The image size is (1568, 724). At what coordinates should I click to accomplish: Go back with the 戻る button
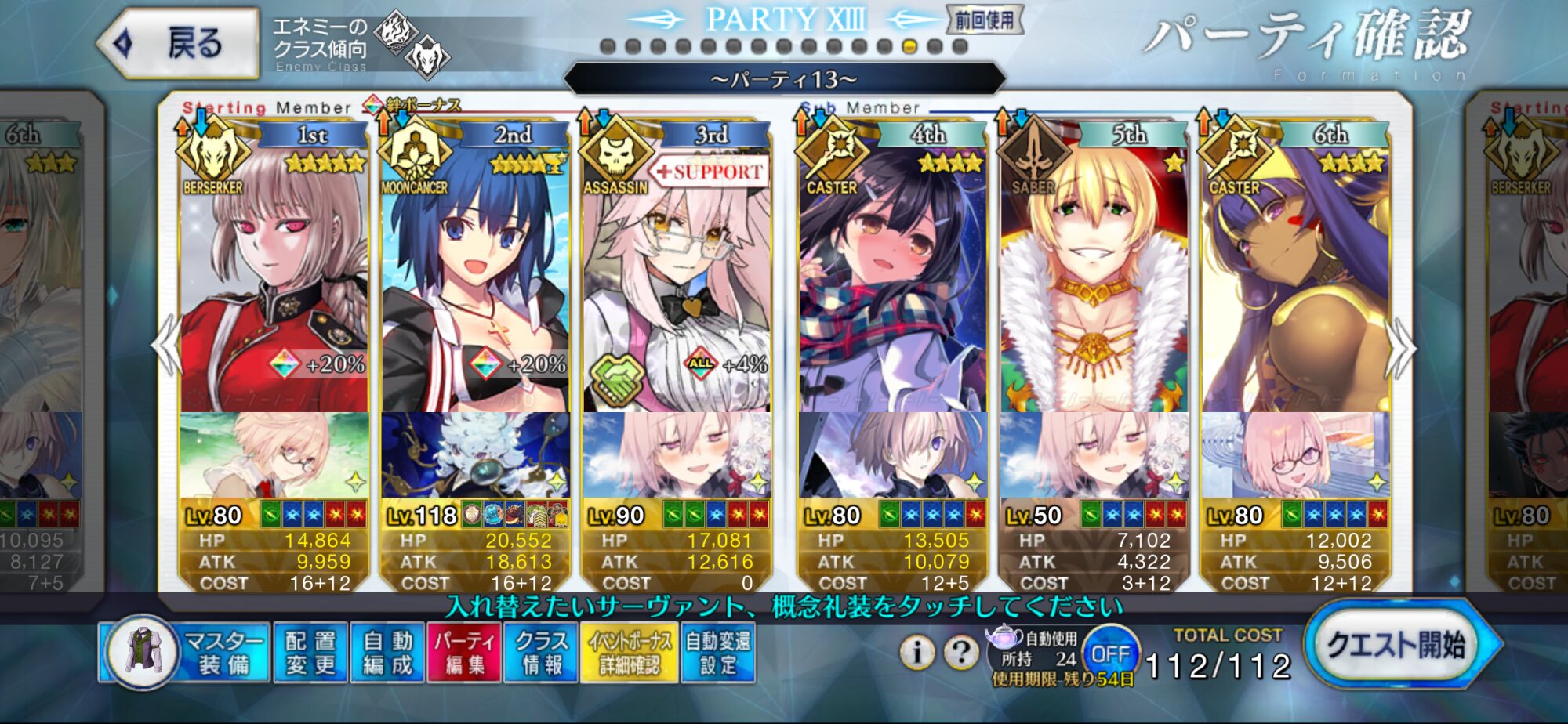(180, 43)
